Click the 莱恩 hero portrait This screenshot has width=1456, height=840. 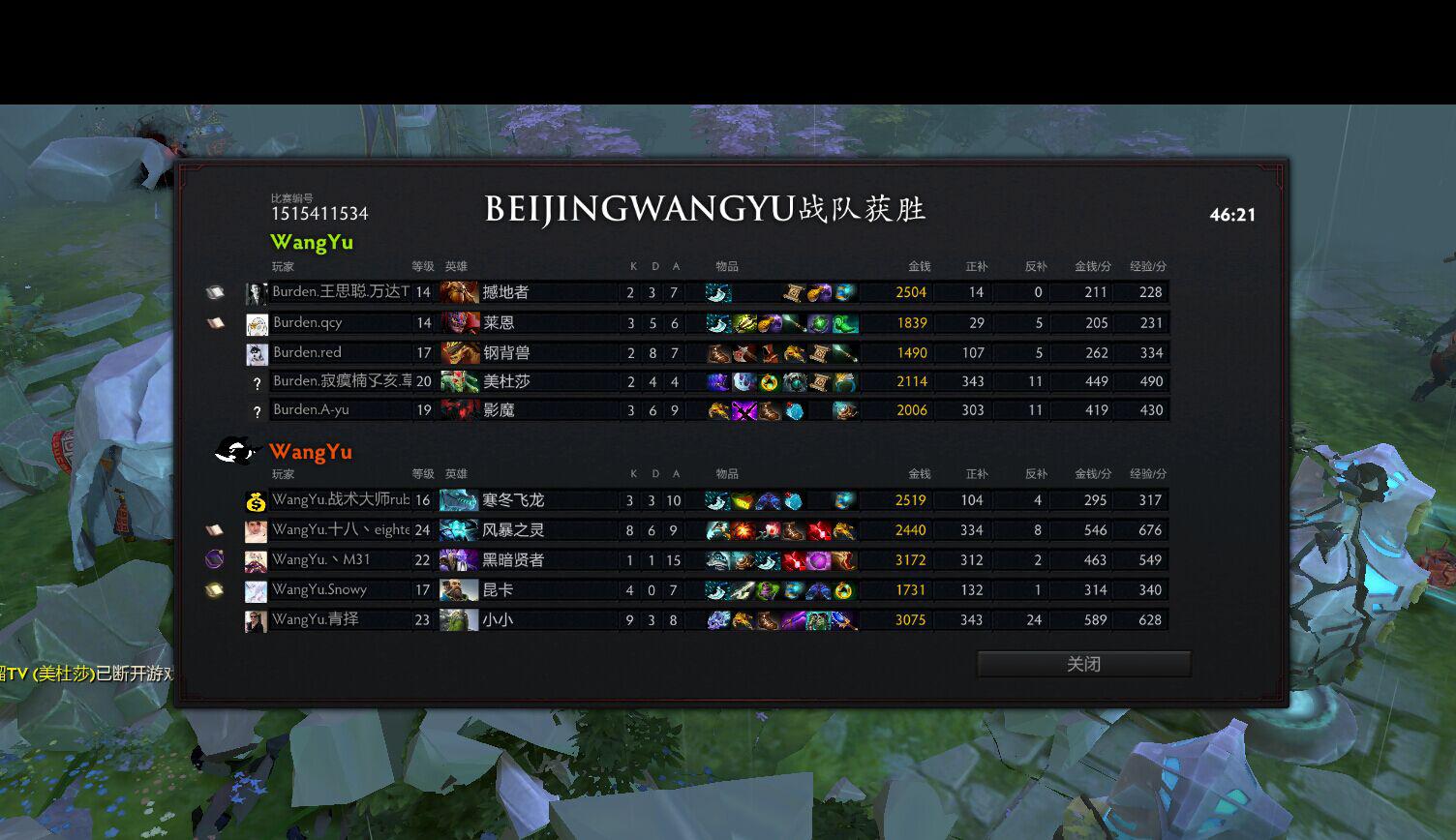click(x=459, y=322)
